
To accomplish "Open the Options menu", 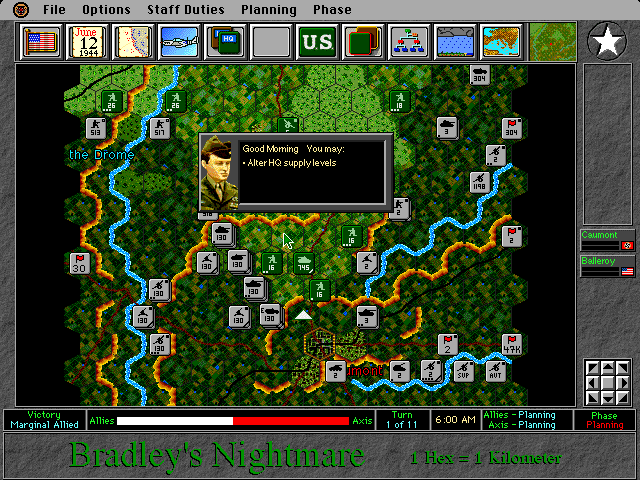I will 106,10.
